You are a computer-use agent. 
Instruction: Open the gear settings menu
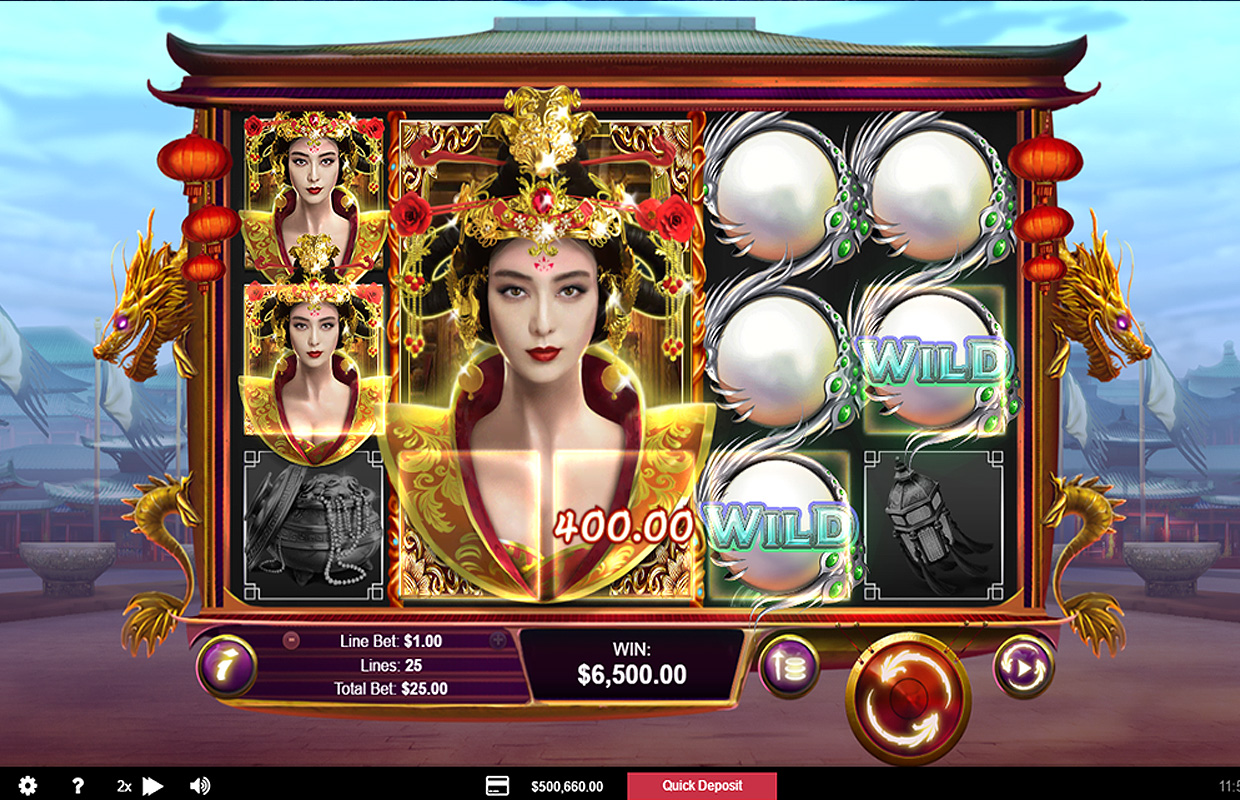coord(28,786)
